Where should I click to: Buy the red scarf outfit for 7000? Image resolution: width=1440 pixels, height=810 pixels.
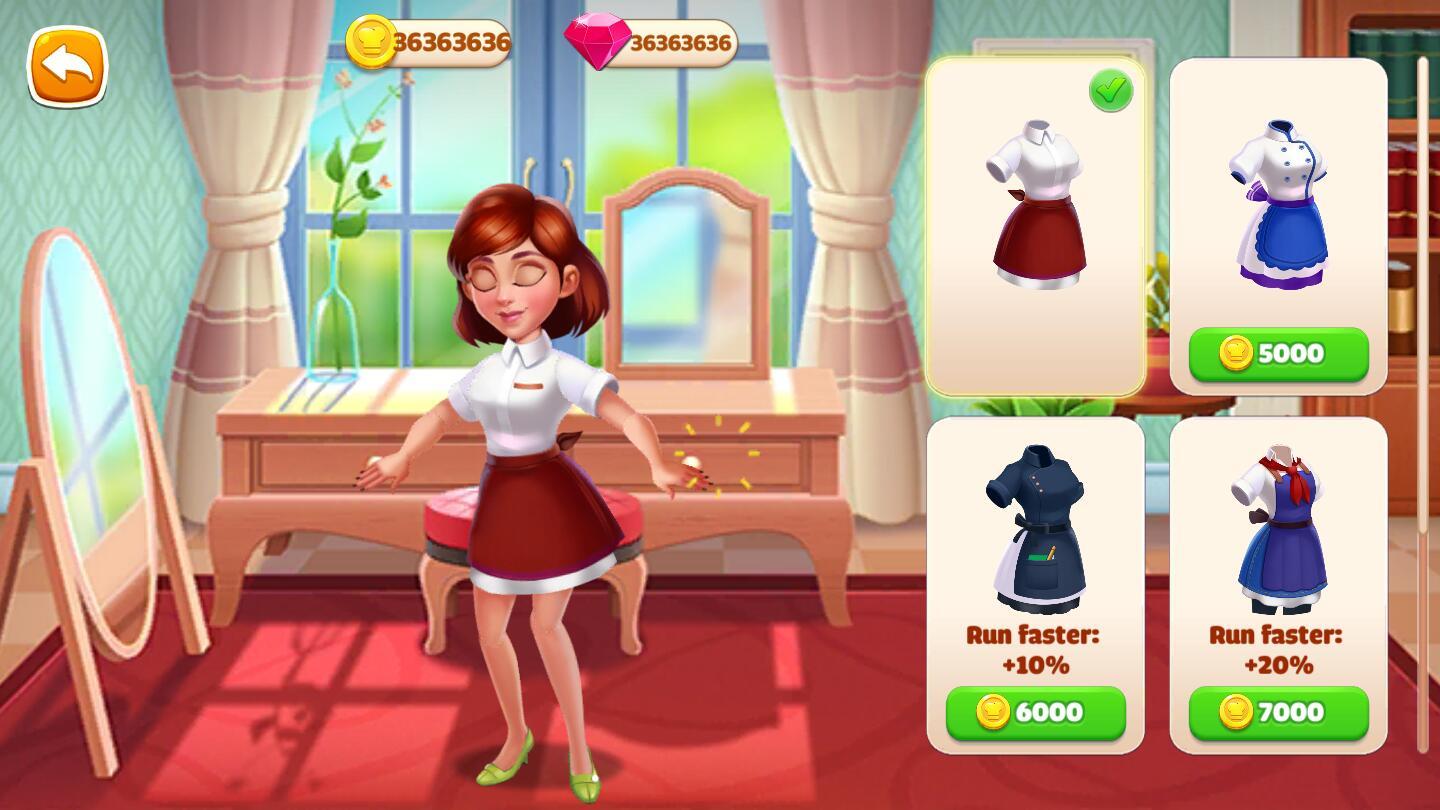[x=1278, y=712]
